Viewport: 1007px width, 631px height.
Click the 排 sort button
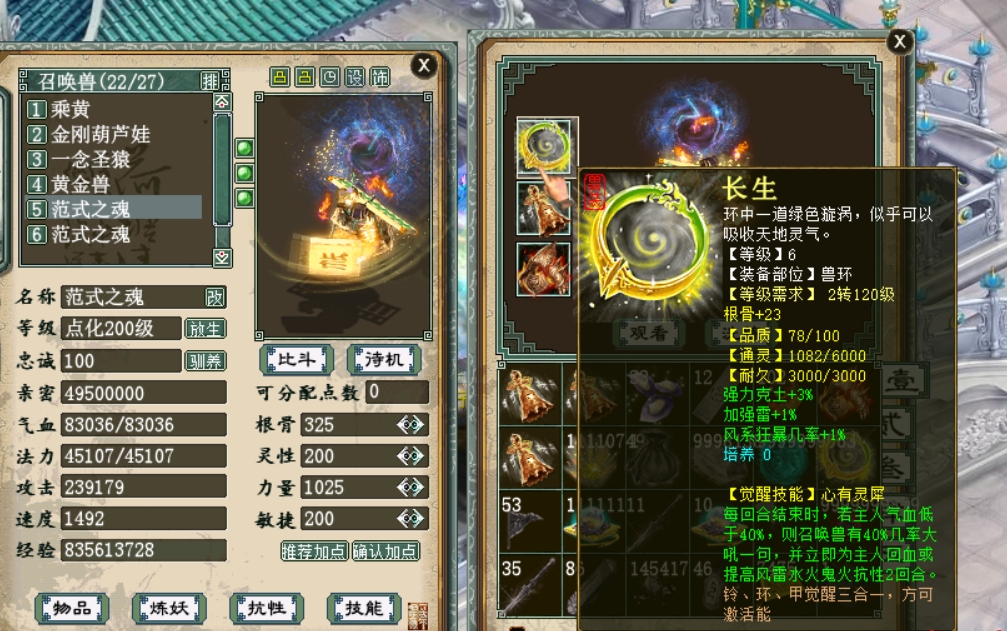210,80
